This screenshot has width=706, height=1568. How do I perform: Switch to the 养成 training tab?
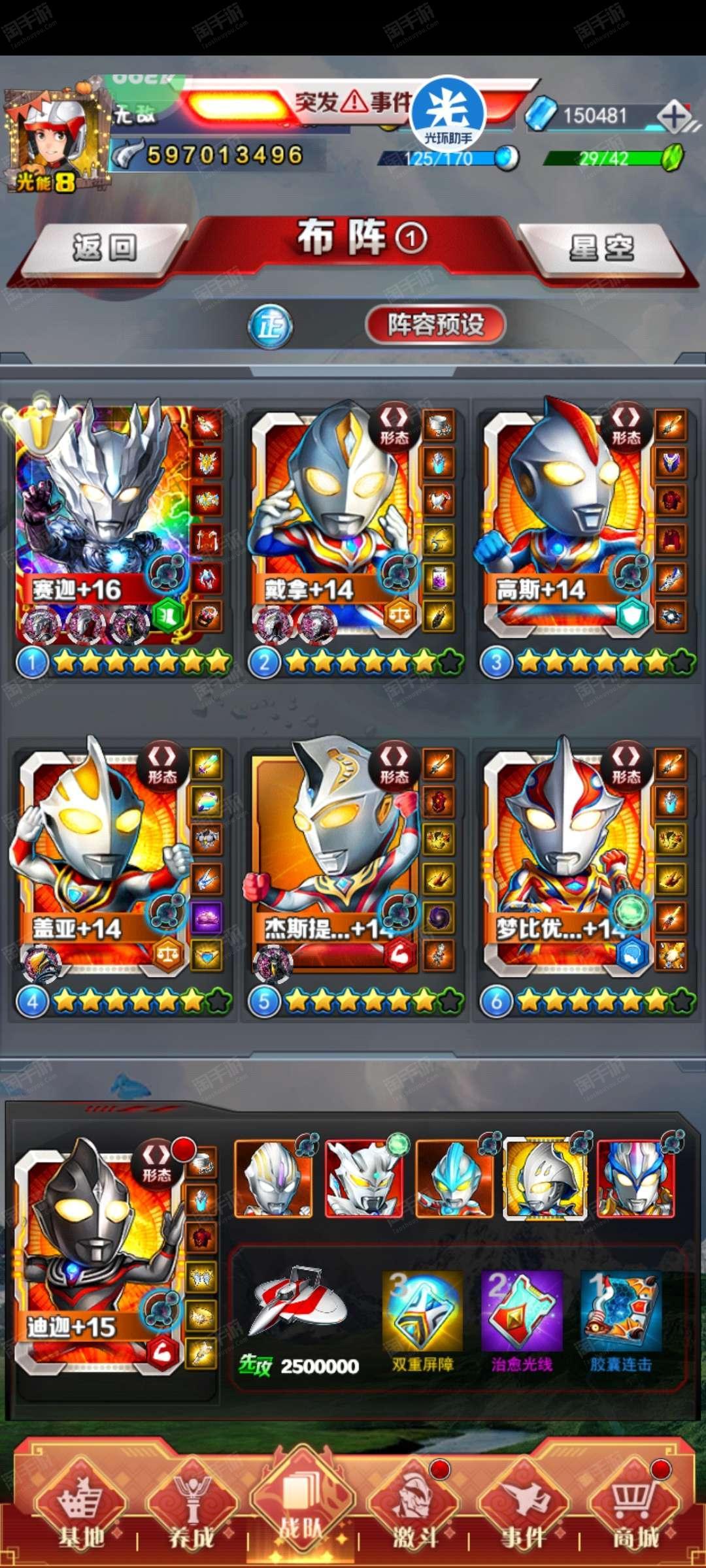pos(192,1509)
